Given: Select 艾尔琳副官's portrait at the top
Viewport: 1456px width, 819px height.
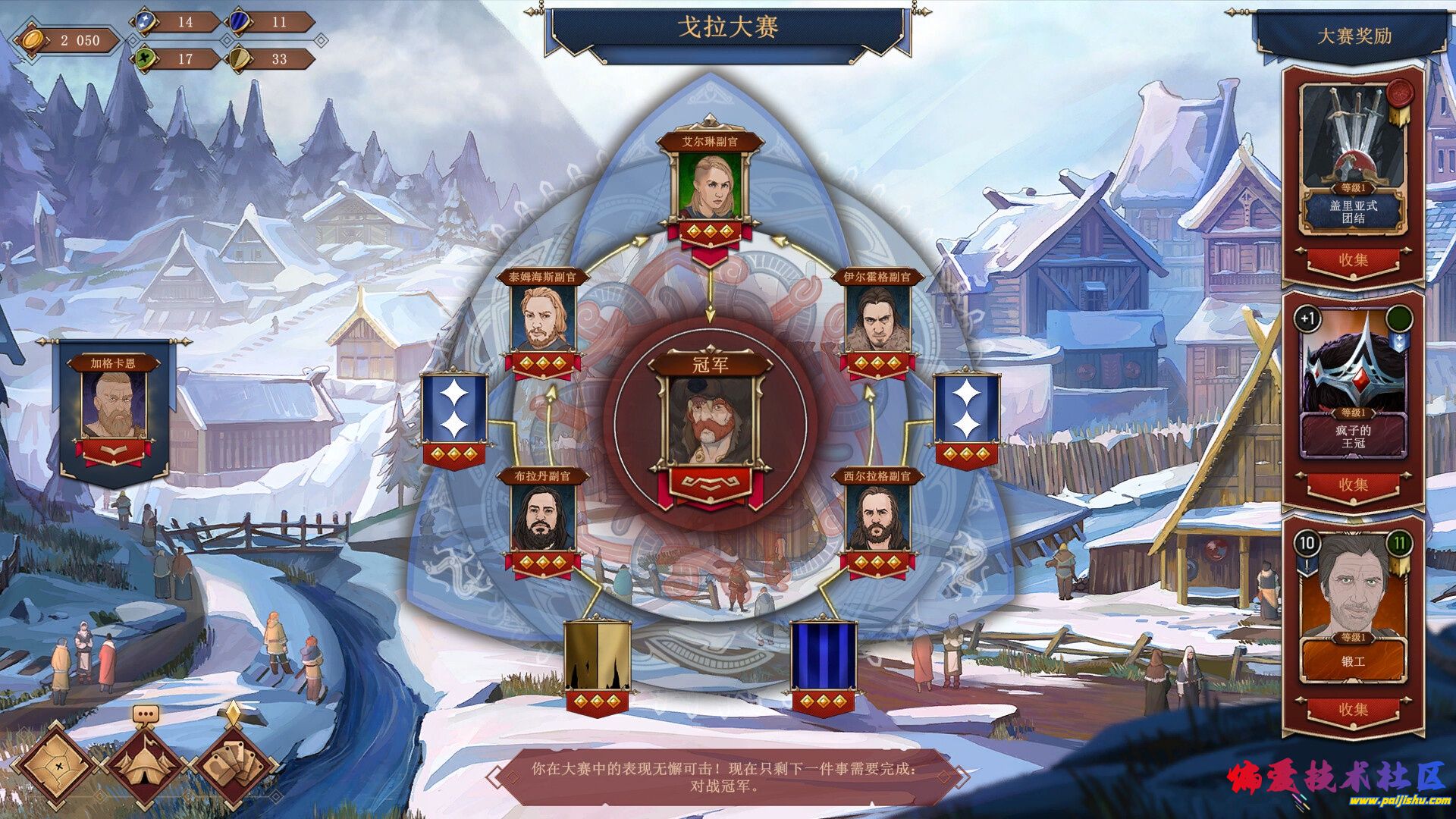Looking at the screenshot, I should pos(711,186).
